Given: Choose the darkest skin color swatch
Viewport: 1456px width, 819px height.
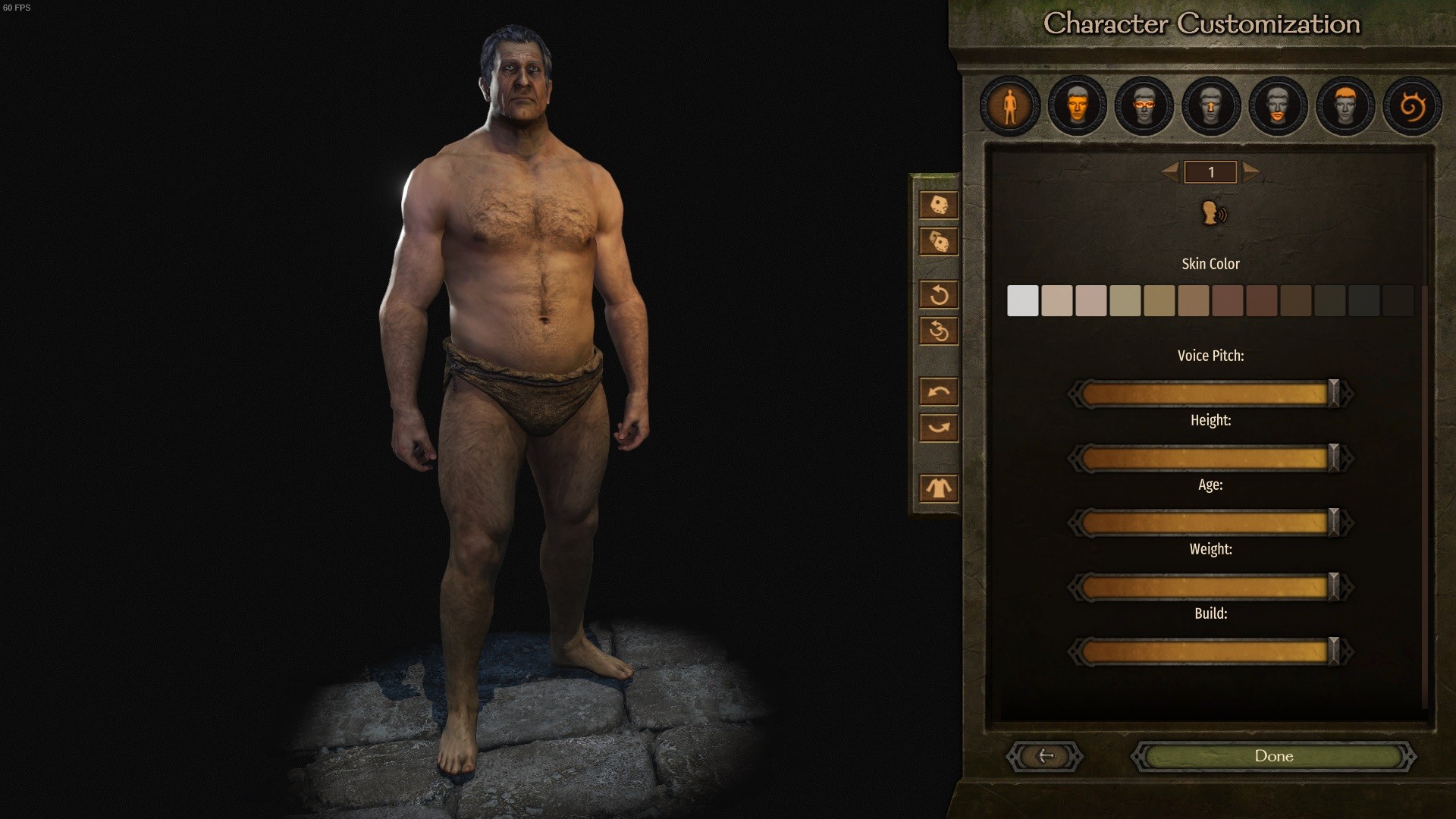Looking at the screenshot, I should tap(1398, 301).
